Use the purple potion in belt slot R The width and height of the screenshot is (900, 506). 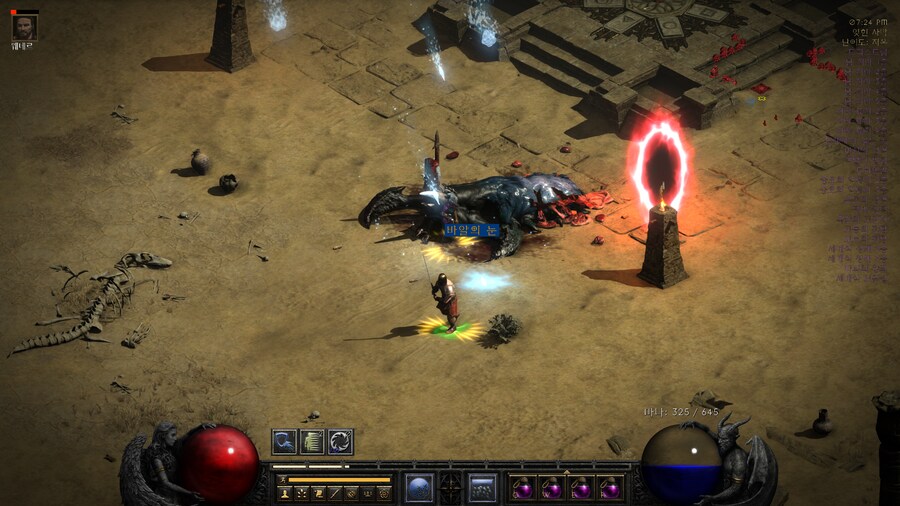tap(610, 489)
